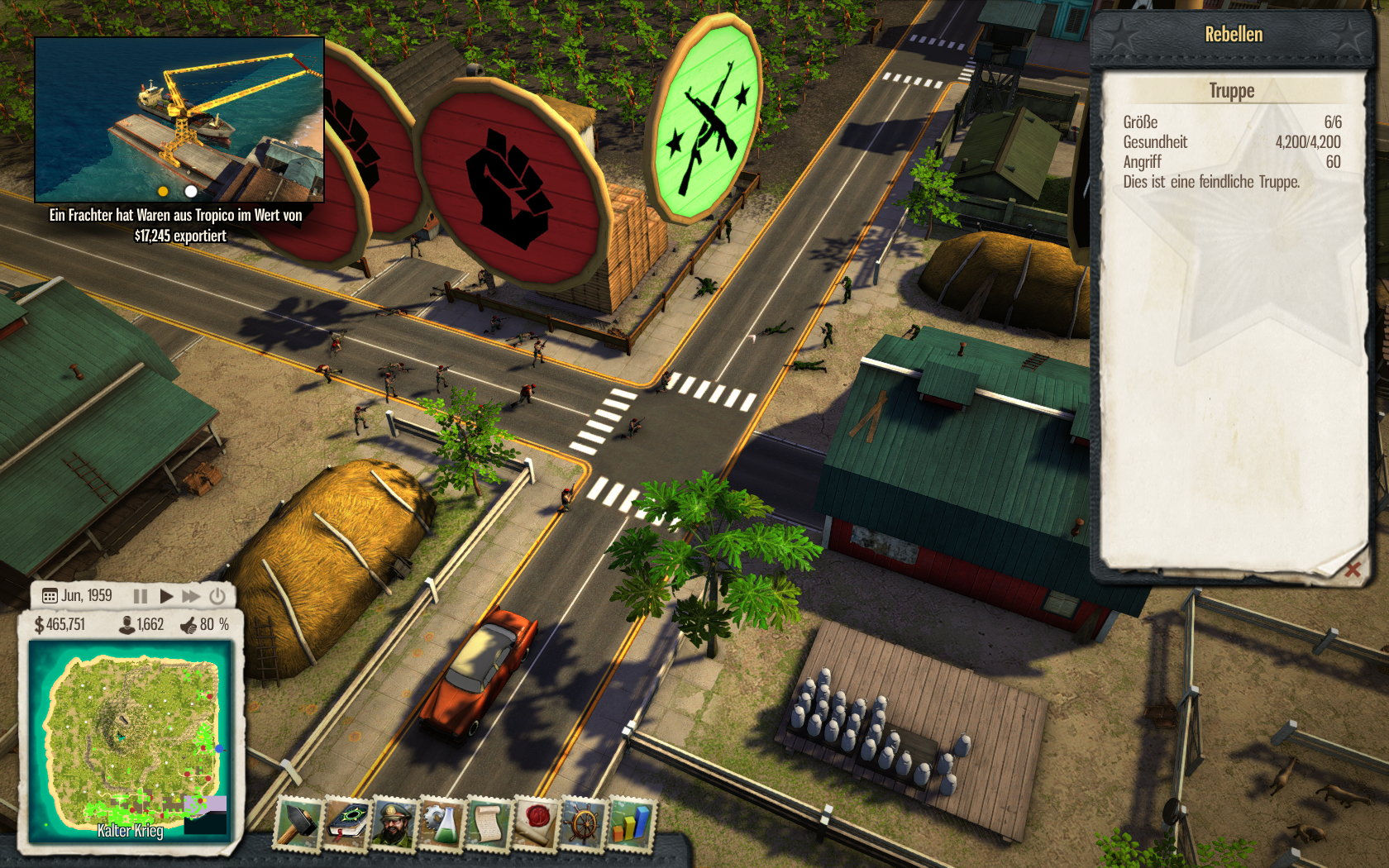The height and width of the screenshot is (868, 1389).
Task: Pause the game simulation
Action: pyautogui.click(x=141, y=596)
